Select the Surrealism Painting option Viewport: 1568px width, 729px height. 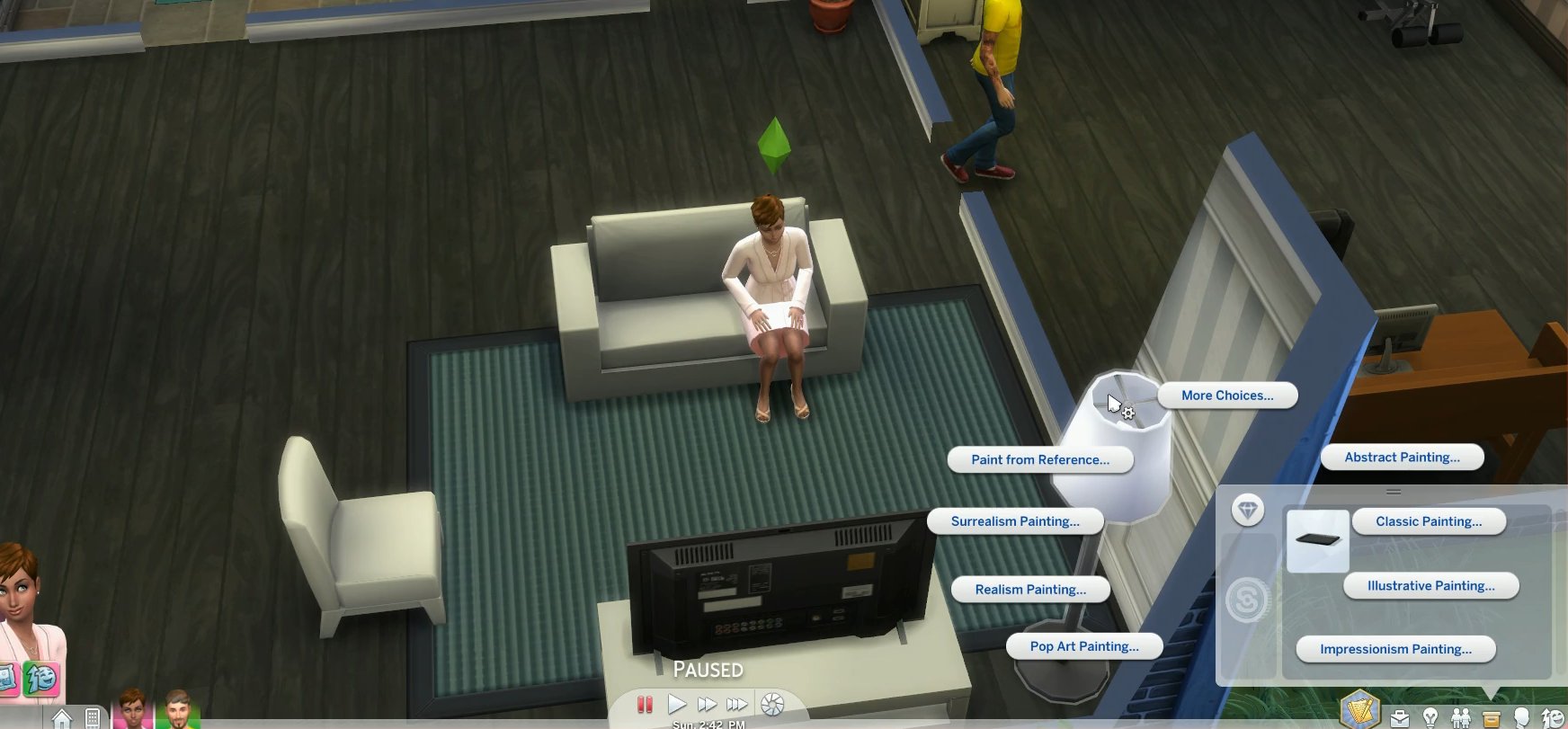pos(1016,520)
